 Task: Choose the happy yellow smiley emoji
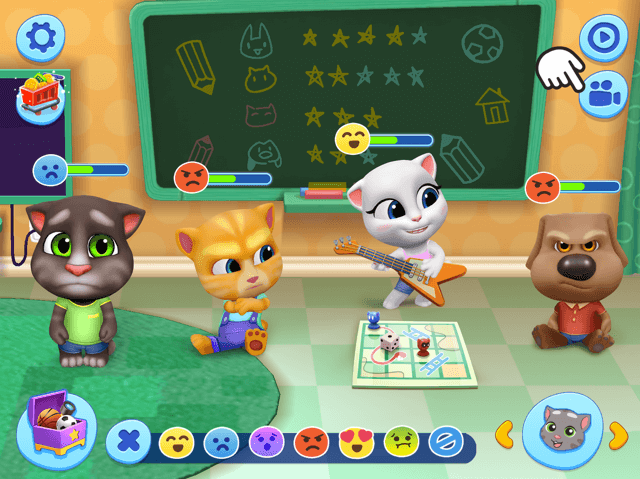point(176,441)
